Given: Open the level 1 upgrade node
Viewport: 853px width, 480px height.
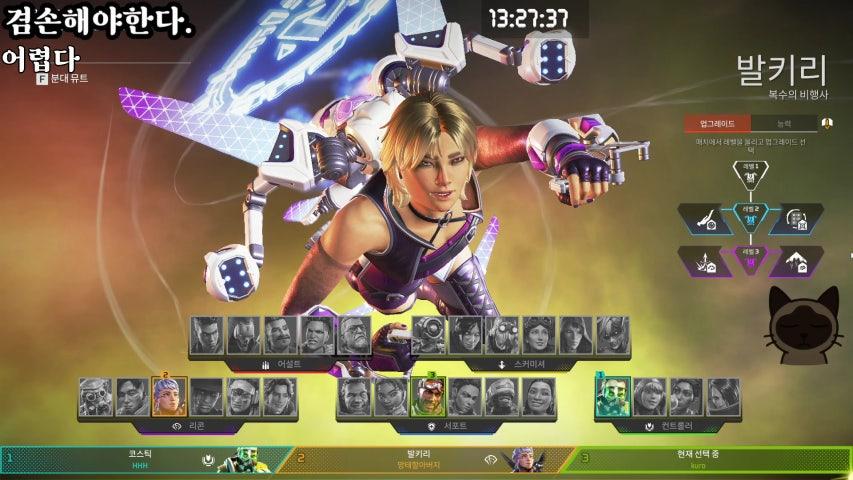Looking at the screenshot, I should point(750,174).
